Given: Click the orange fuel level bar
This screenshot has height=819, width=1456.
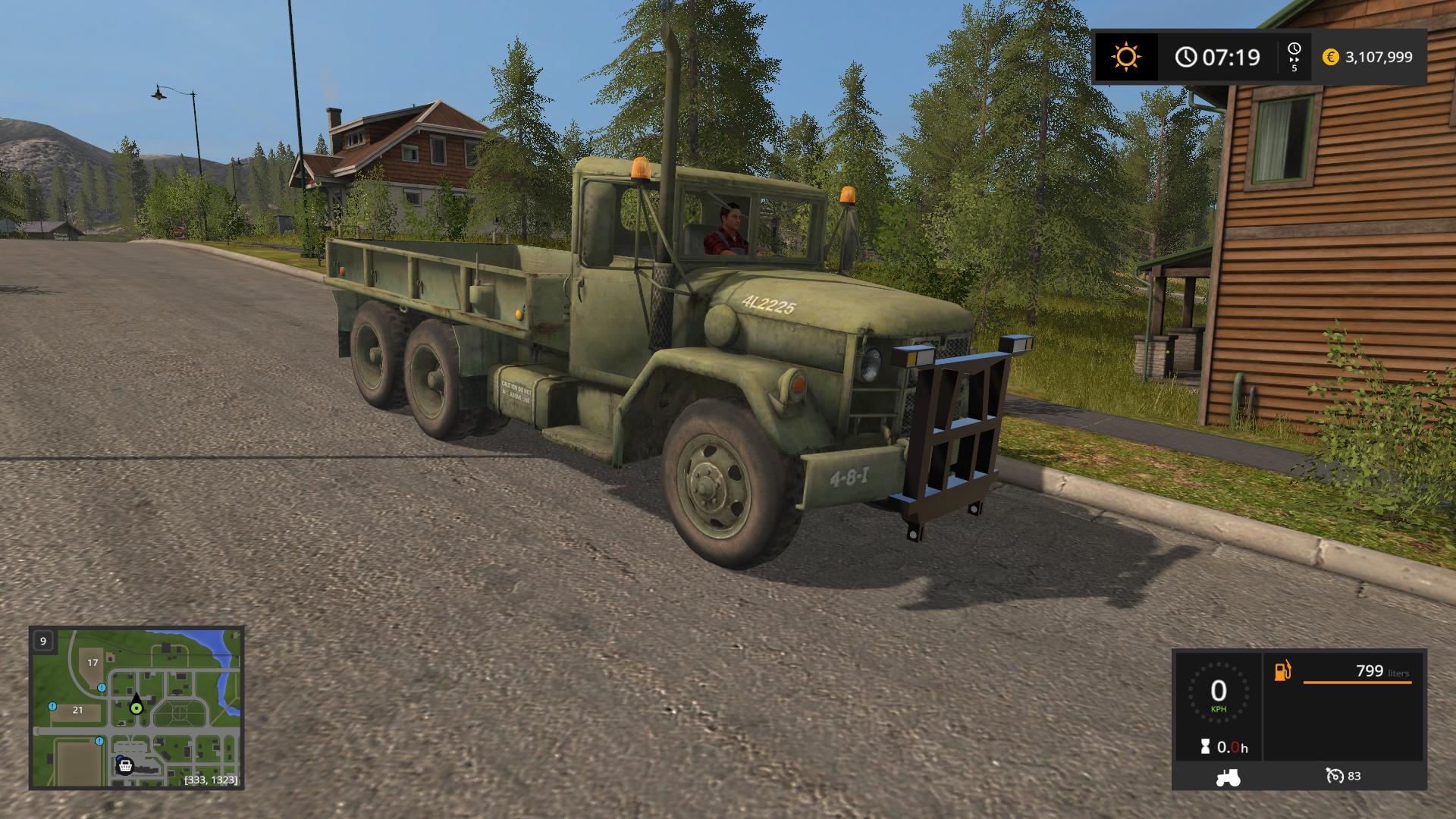Looking at the screenshot, I should pos(1357,682).
